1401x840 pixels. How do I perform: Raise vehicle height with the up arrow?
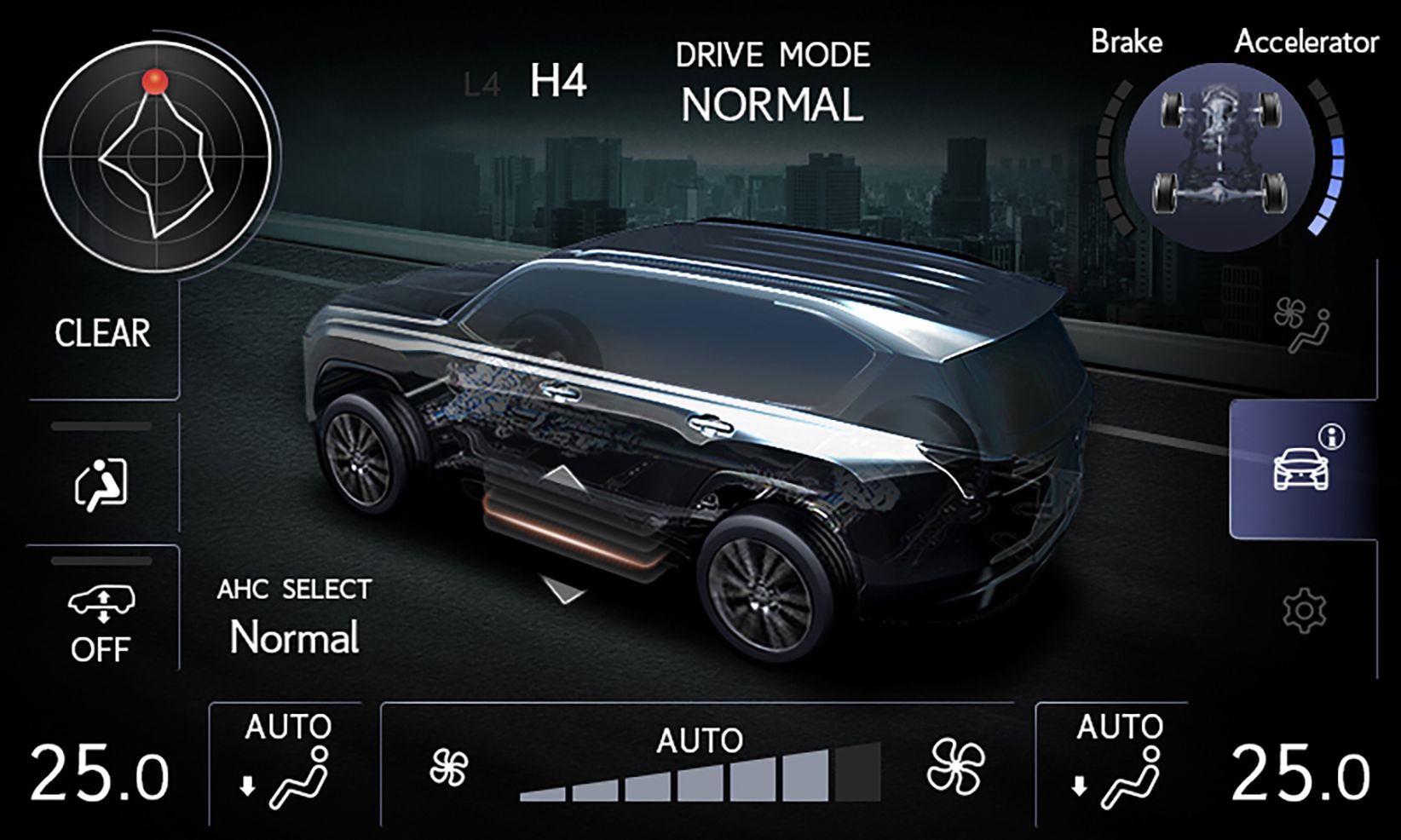coord(562,479)
